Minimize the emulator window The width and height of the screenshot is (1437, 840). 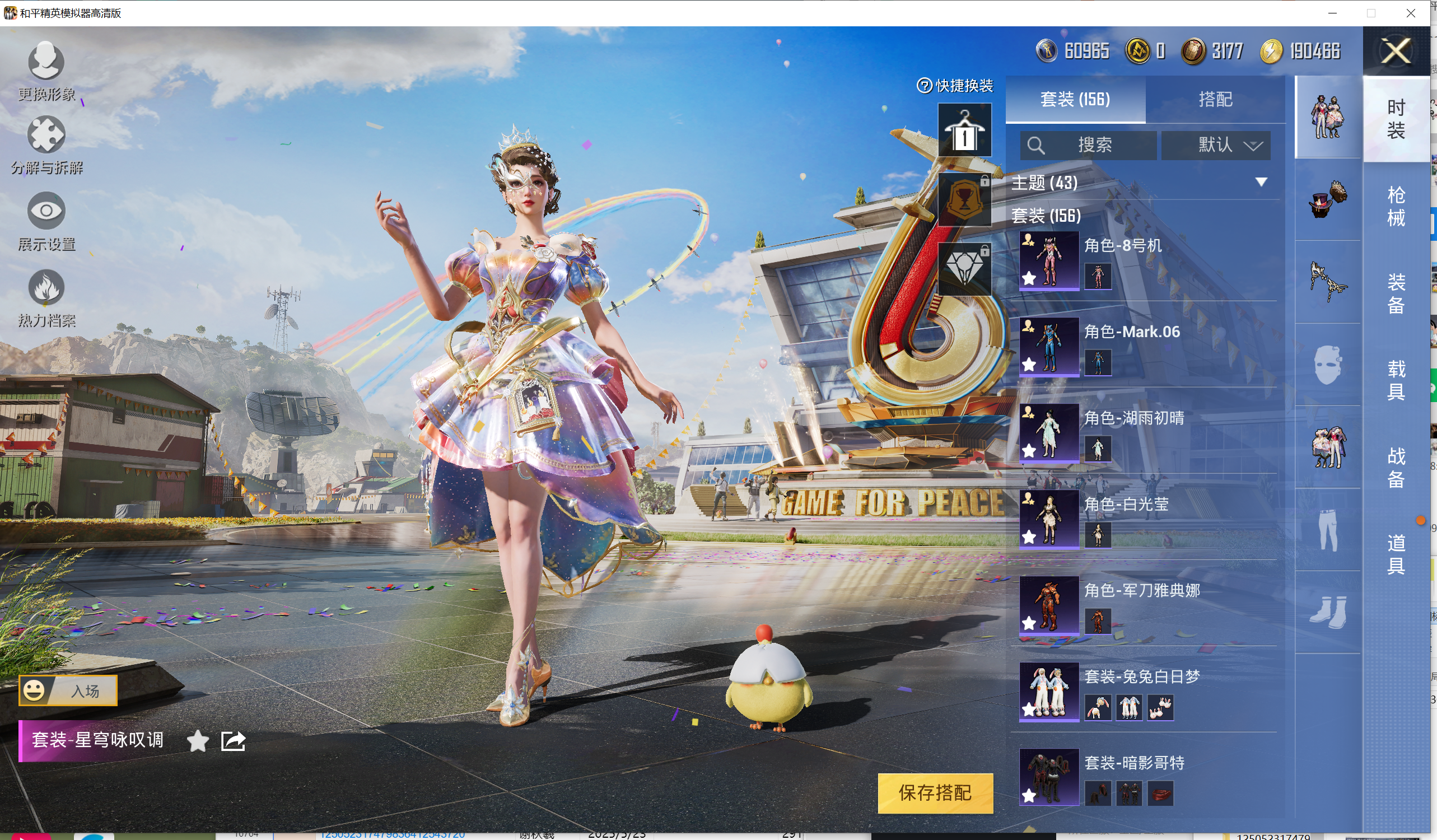(1332, 12)
